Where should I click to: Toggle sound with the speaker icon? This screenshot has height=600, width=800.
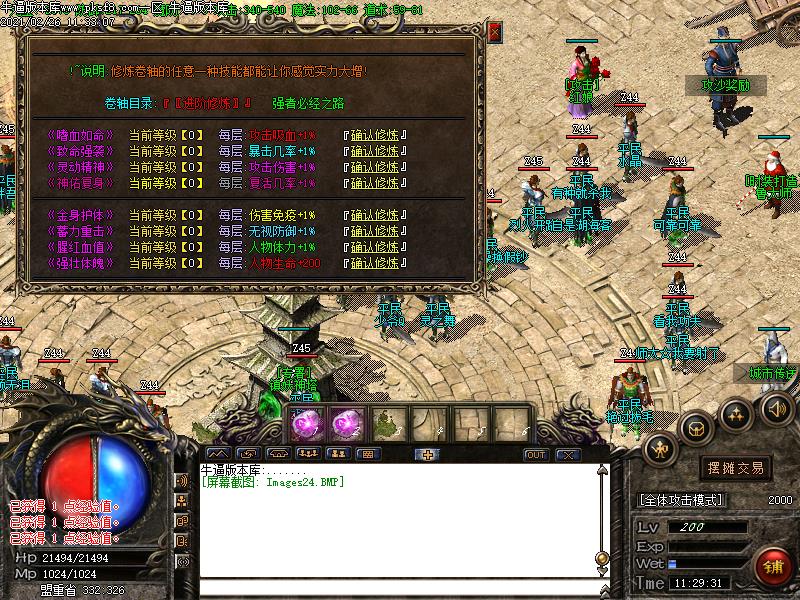pyautogui.click(x=776, y=408)
